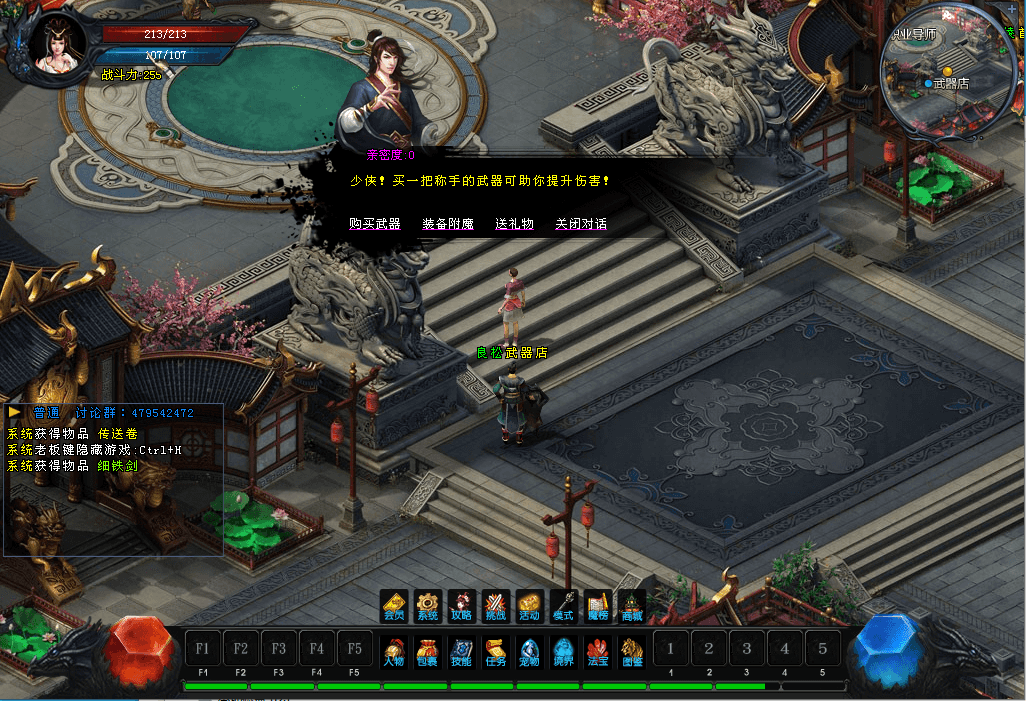
Task: Click the plus button beside the minimap
Action: pos(1011,7)
